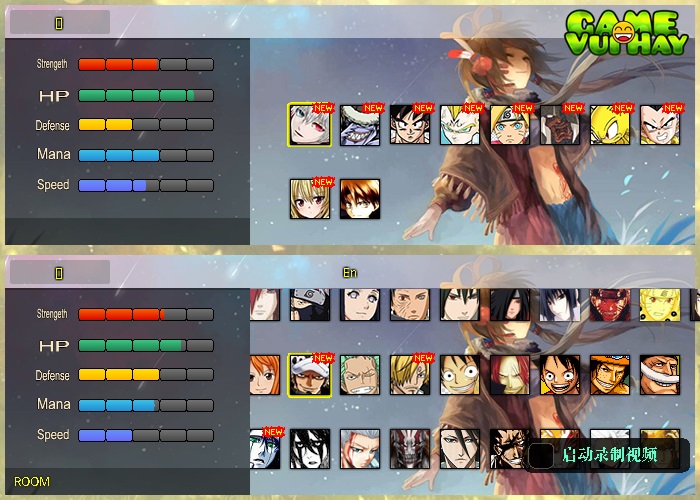Pick the blonde Sanji portrait
700x500 pixels.
coord(410,375)
